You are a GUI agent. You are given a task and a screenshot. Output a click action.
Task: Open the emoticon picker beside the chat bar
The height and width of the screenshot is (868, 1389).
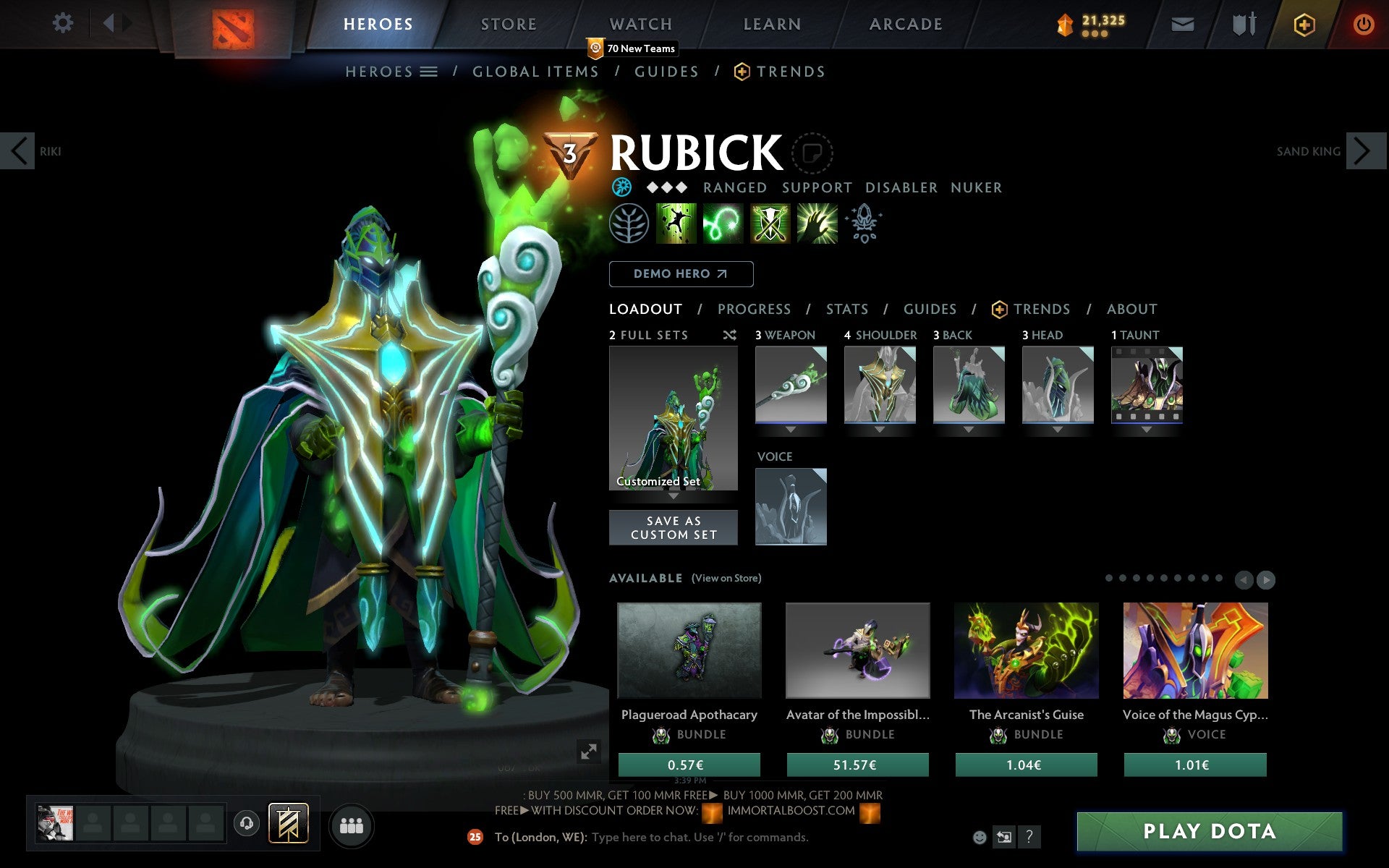(x=979, y=837)
